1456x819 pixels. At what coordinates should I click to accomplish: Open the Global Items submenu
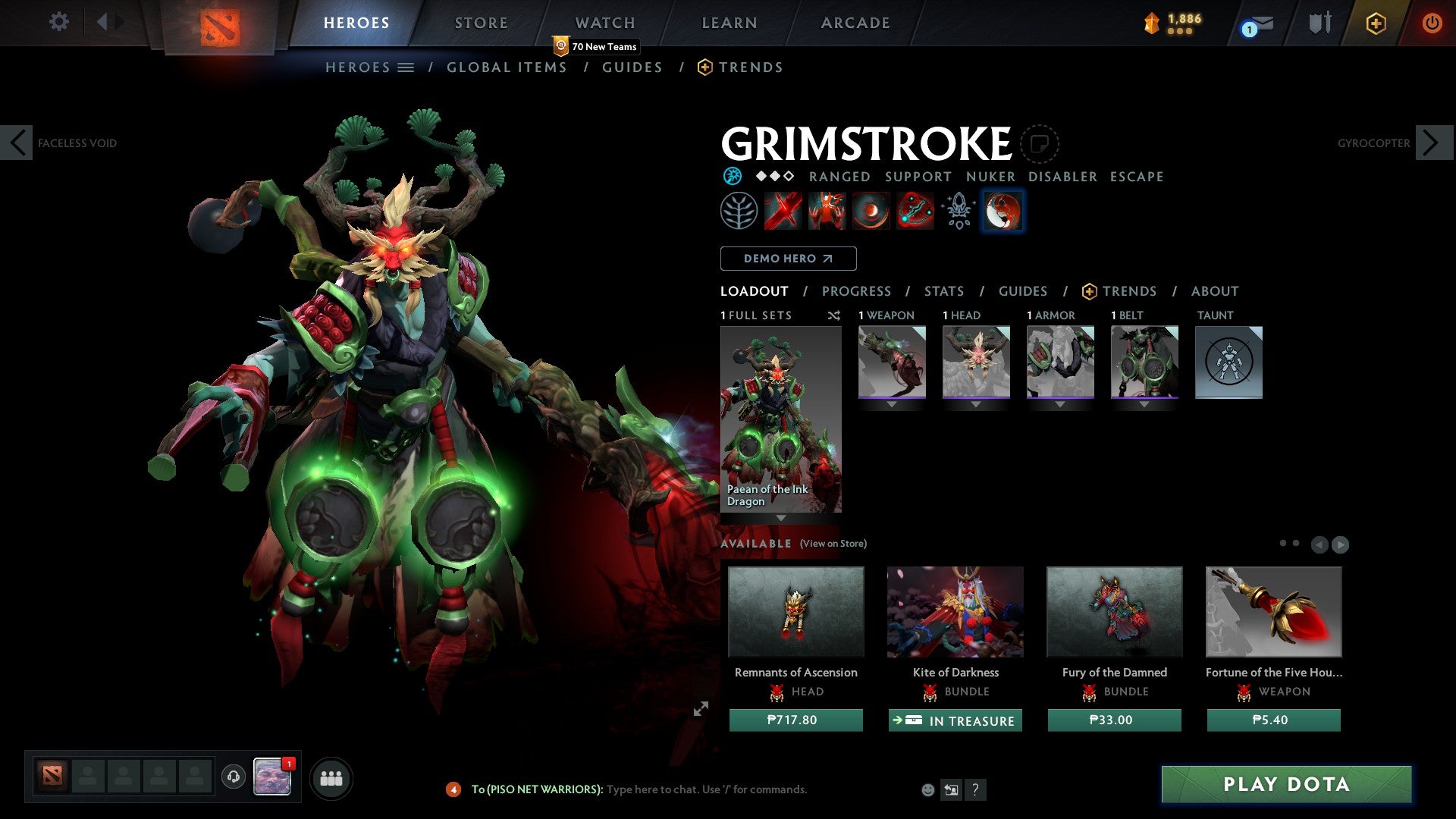(x=507, y=67)
